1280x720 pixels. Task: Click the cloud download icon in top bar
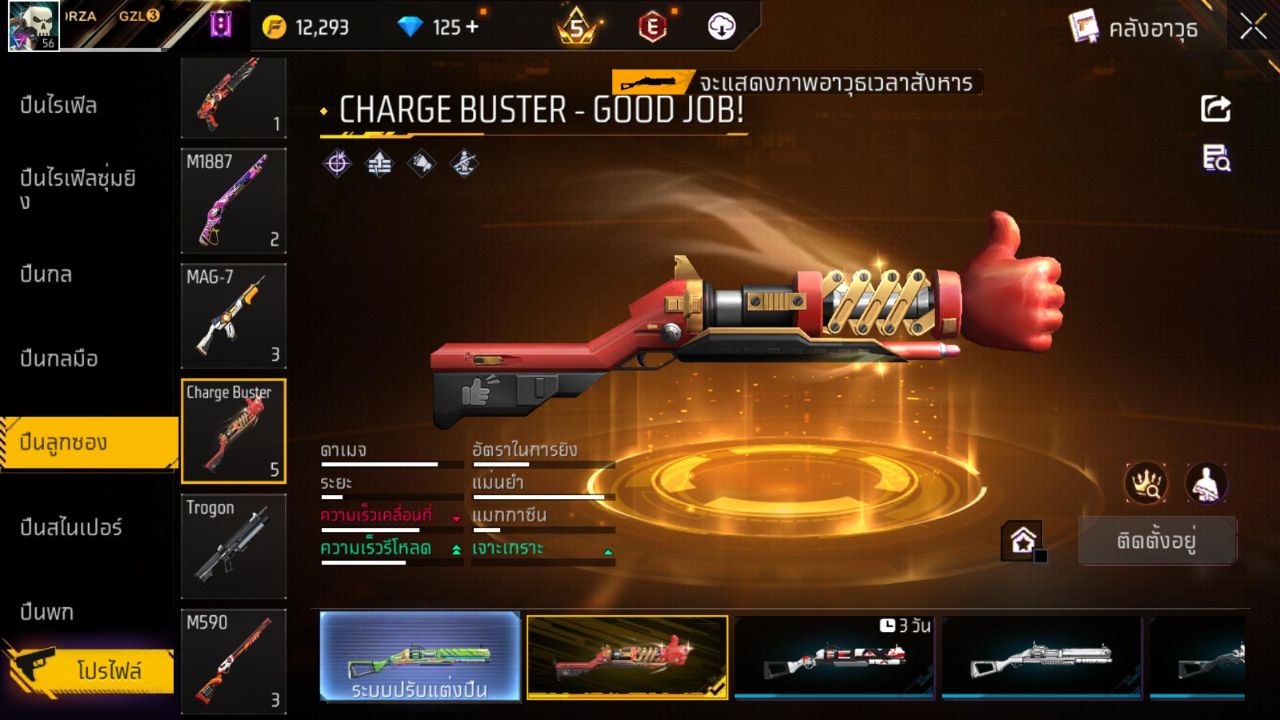point(720,27)
